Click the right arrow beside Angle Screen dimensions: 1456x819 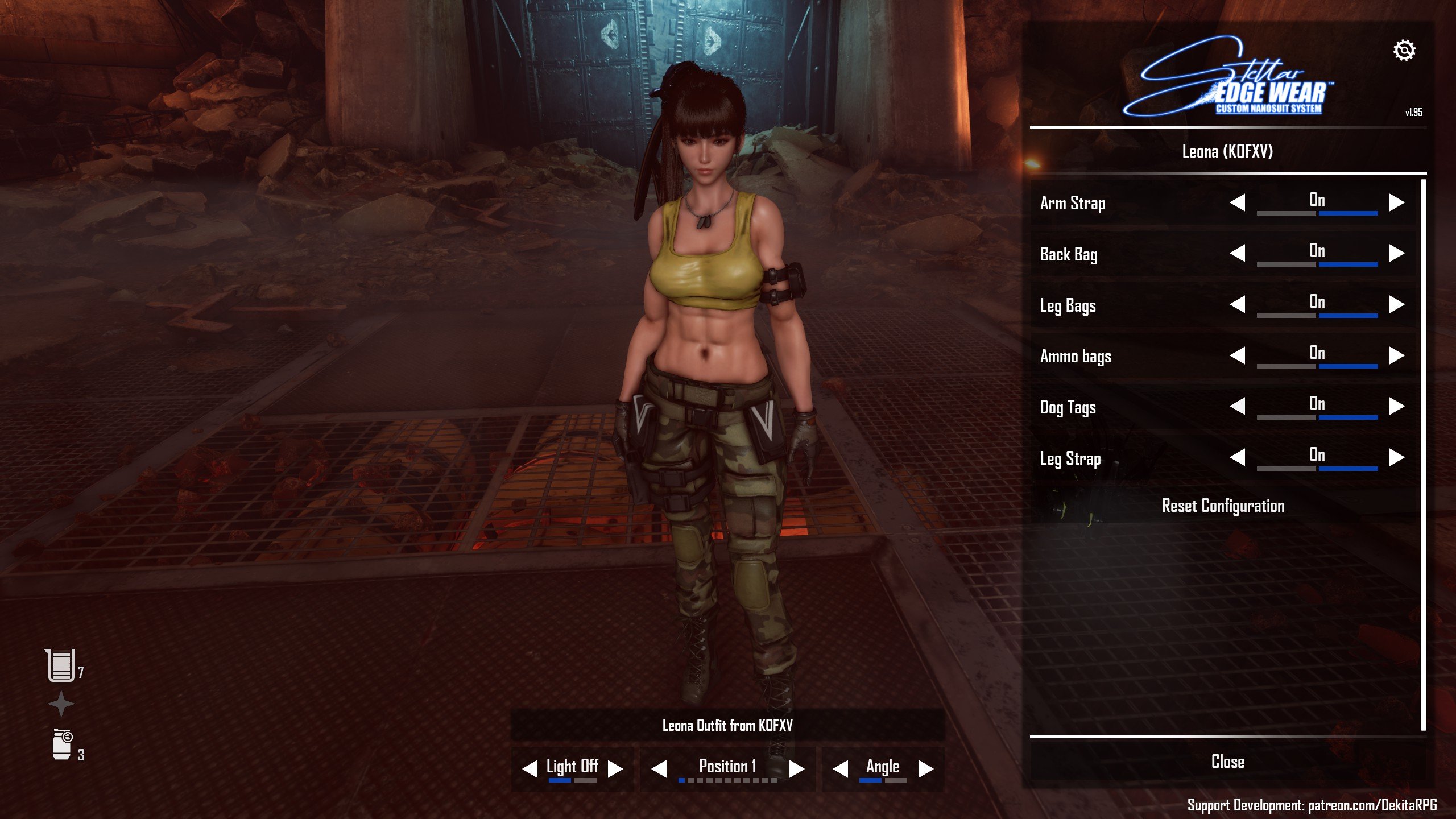click(926, 768)
